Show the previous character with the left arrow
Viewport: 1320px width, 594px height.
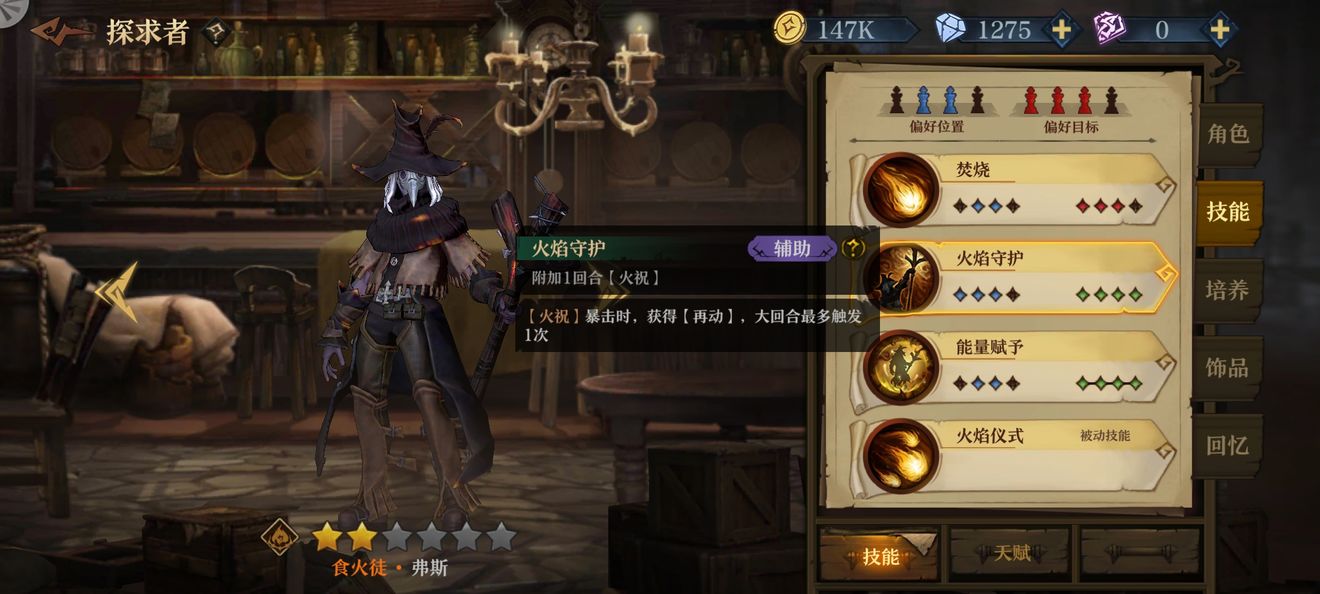point(118,292)
